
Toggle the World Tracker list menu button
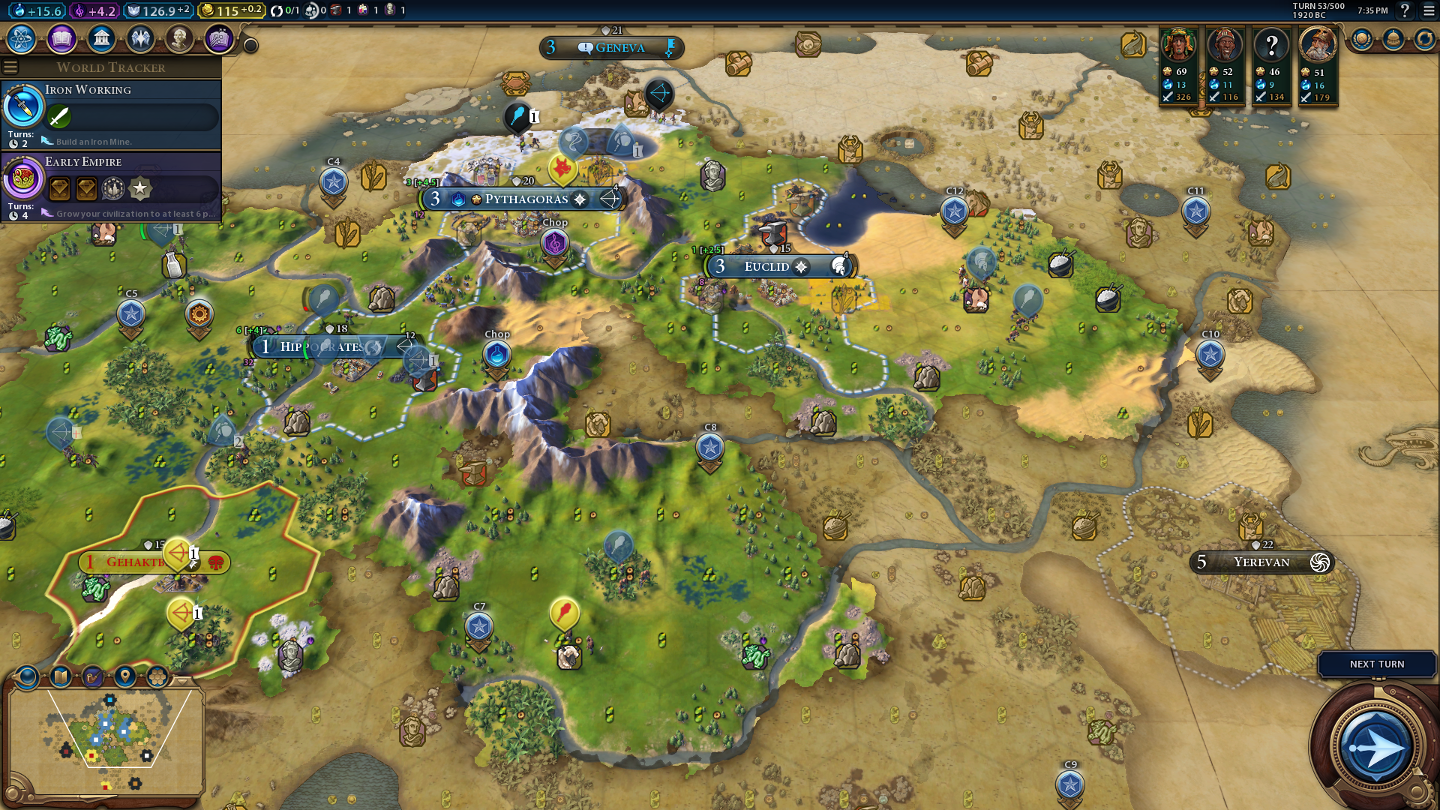11,67
